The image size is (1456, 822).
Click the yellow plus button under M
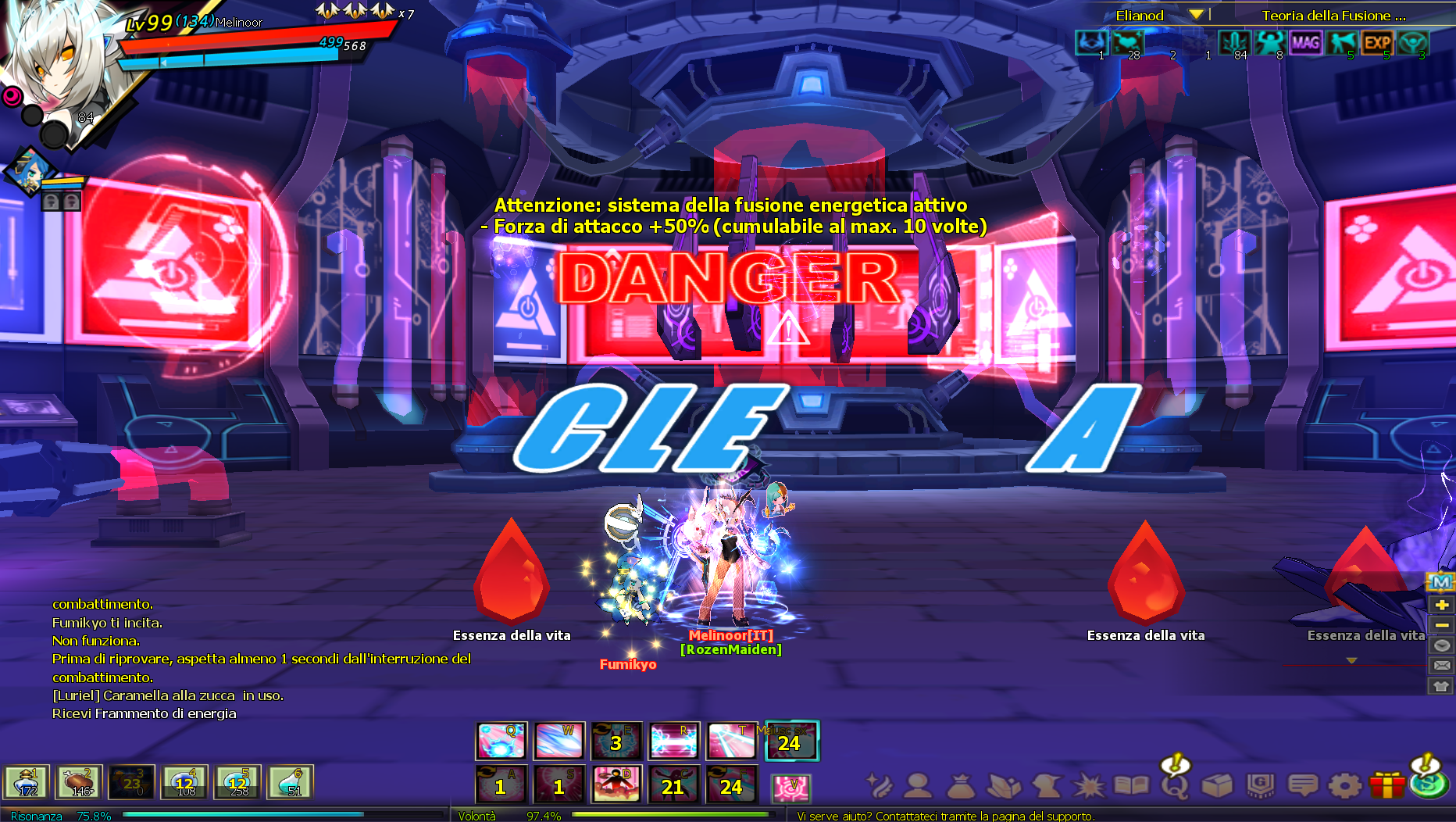click(x=1442, y=604)
